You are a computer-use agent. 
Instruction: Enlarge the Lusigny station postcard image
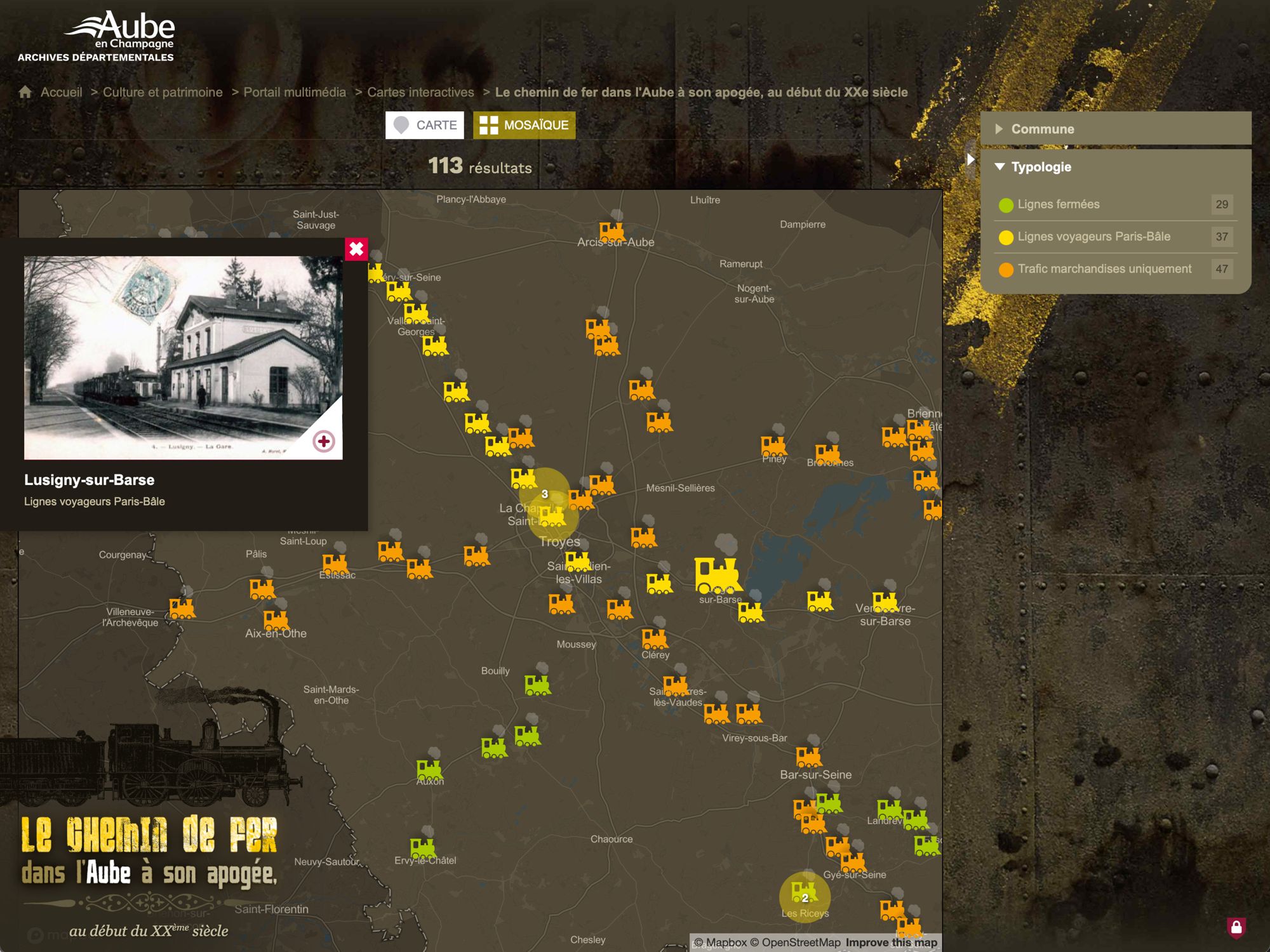(x=324, y=441)
